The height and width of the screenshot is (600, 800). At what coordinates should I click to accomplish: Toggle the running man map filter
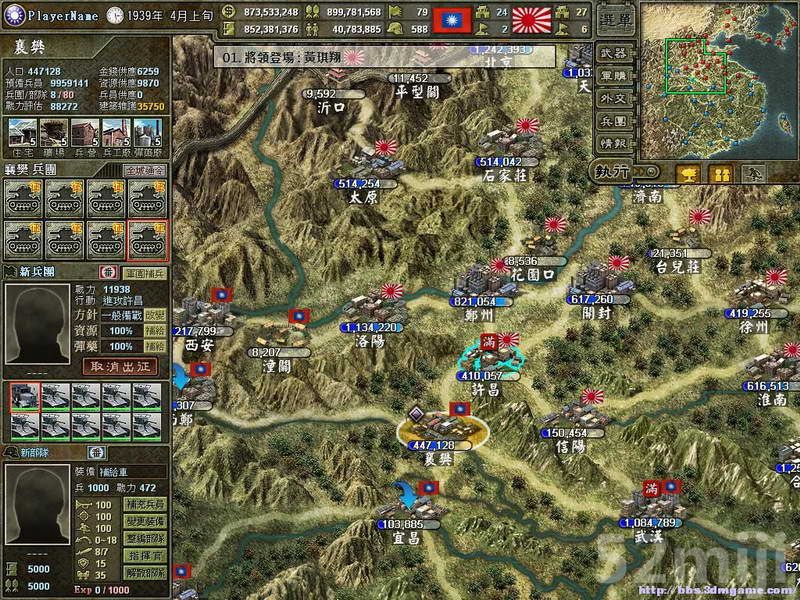coord(754,173)
